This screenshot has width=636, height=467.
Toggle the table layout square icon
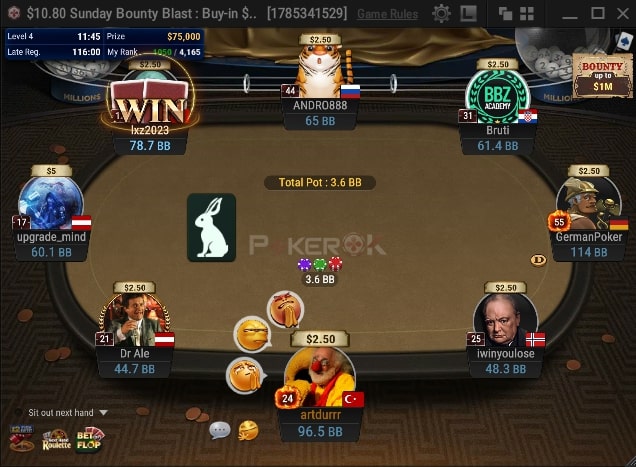click(468, 14)
